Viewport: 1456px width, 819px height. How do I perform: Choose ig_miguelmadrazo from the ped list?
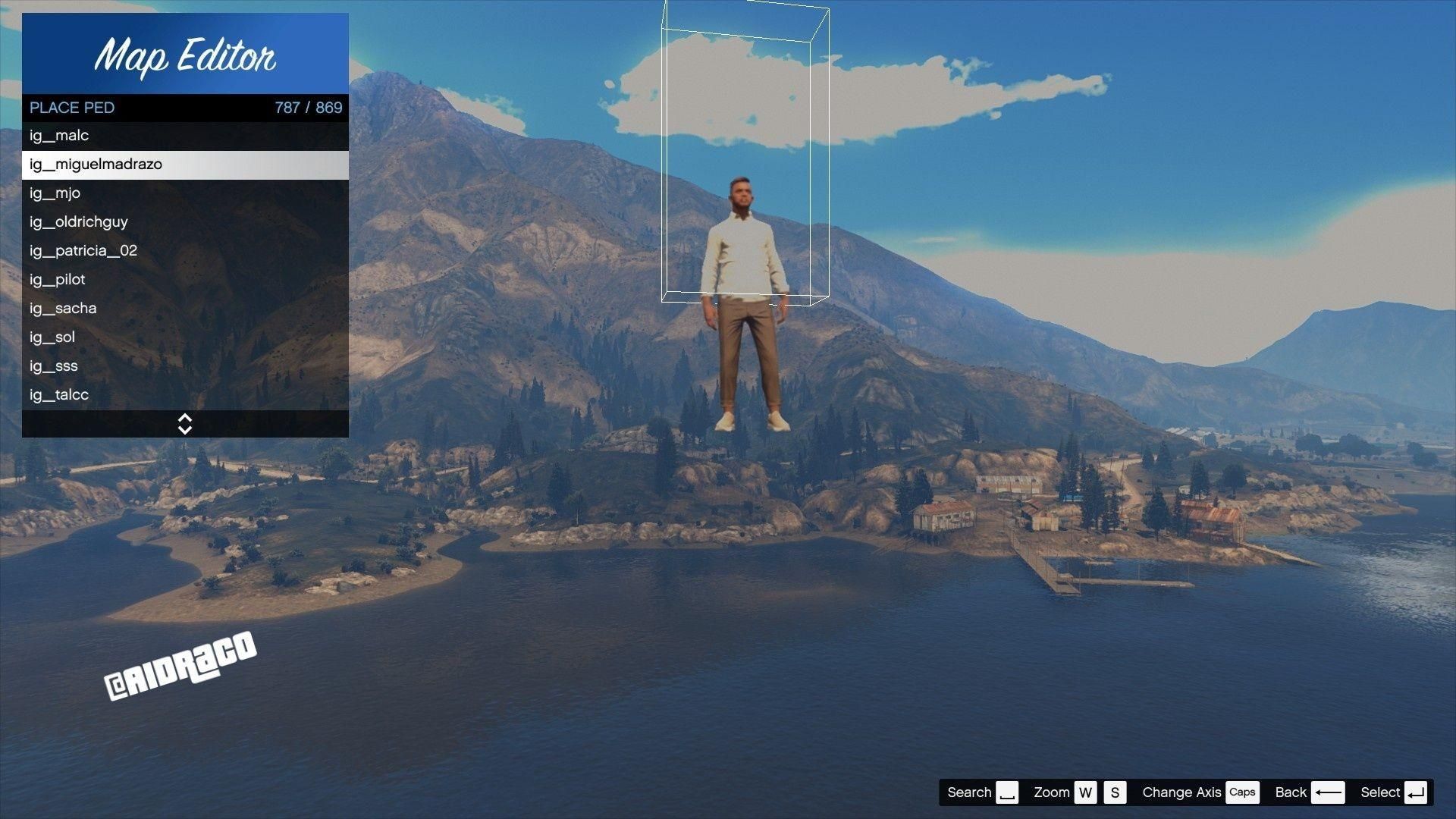pos(185,165)
